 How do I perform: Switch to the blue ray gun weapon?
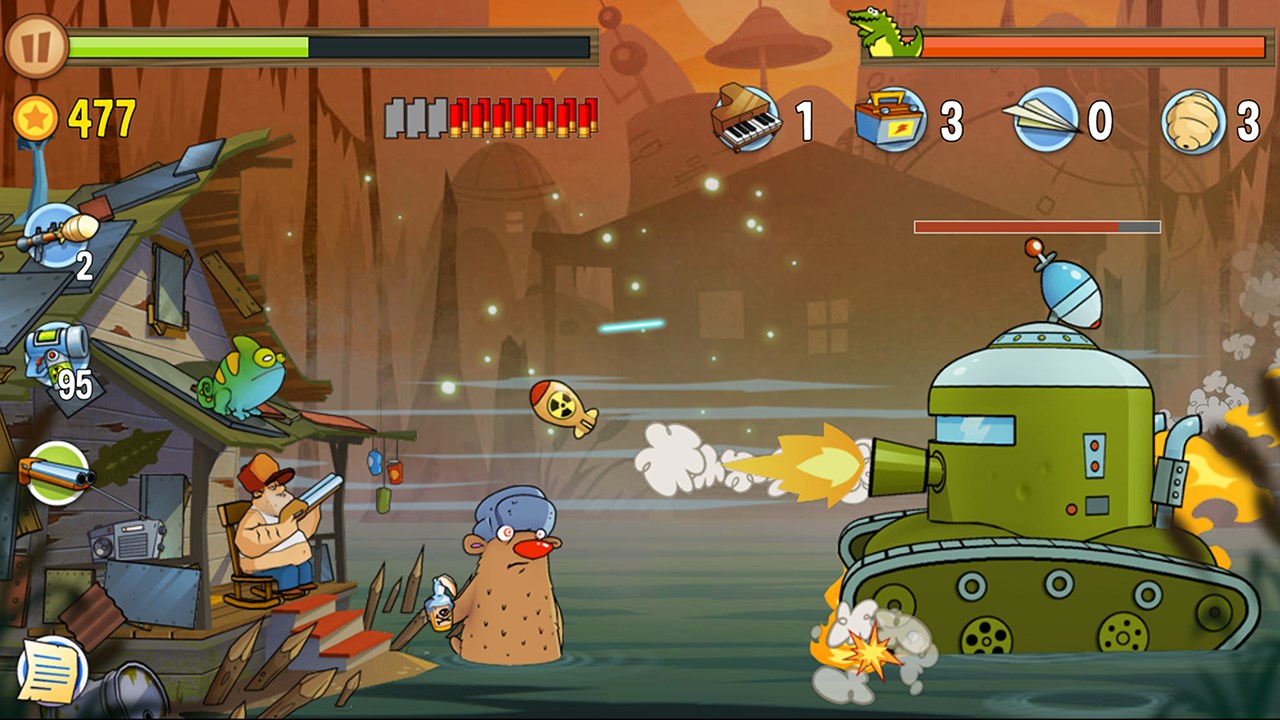click(57, 356)
